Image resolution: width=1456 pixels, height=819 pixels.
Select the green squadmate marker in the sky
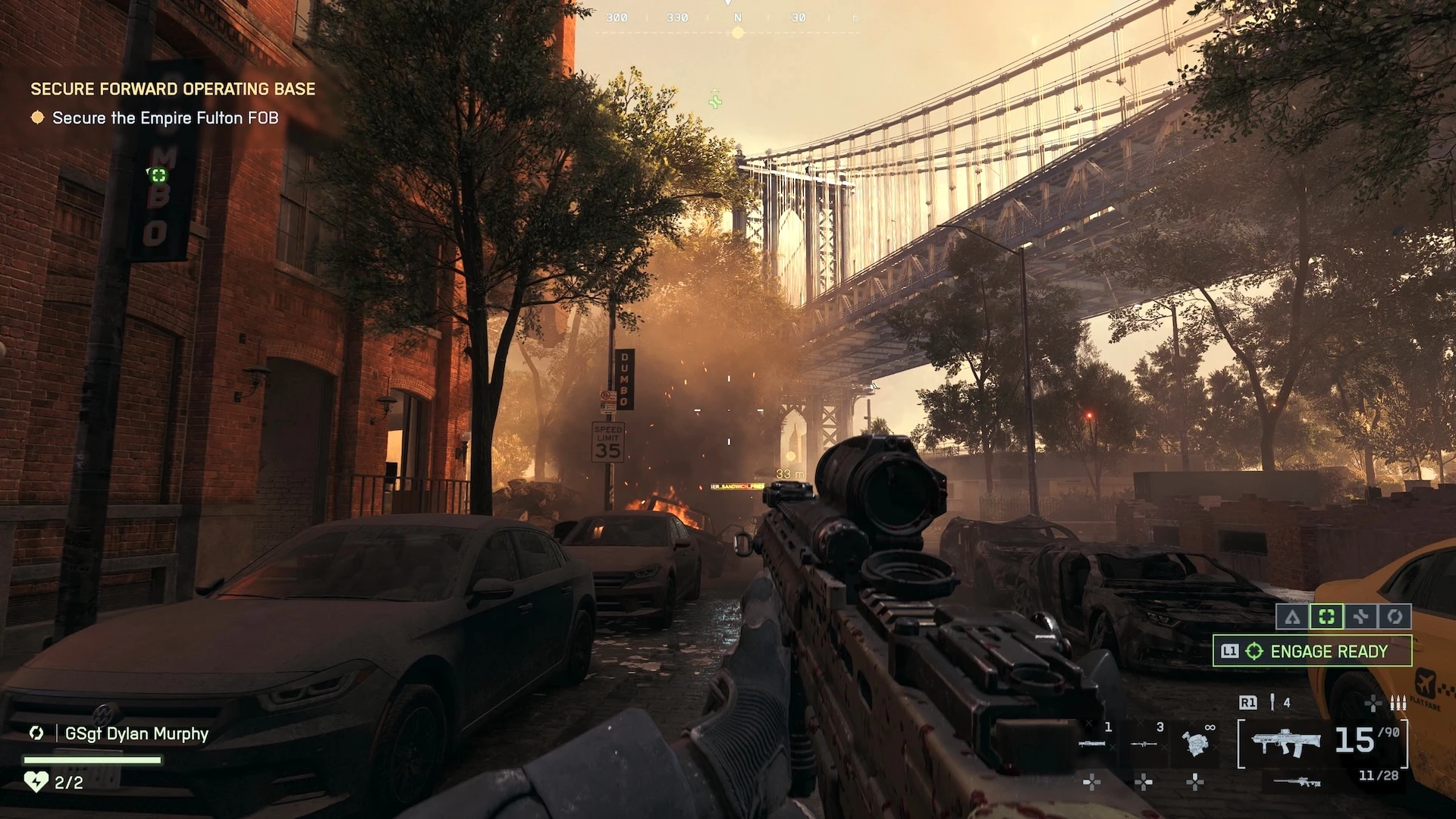point(714,99)
